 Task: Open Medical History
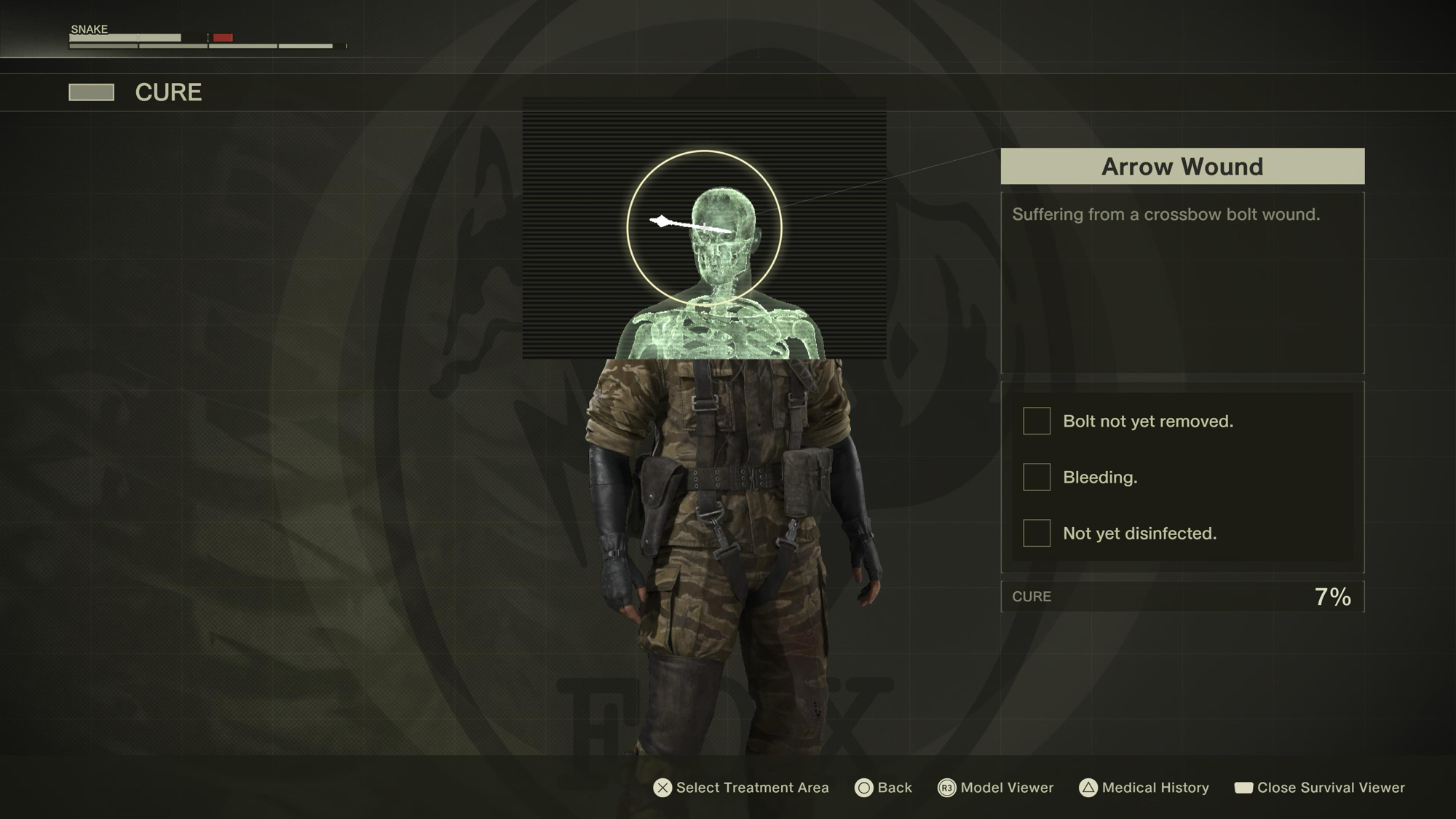point(1144,788)
